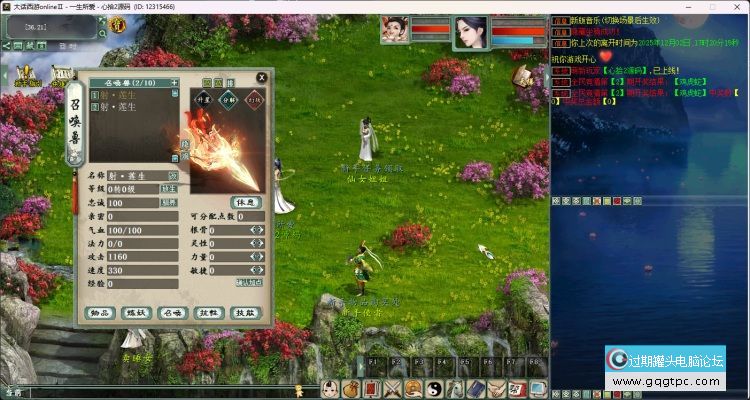The height and width of the screenshot is (400, 750).
Task: Click the crossed swords attack icon
Action: (x=393, y=389)
